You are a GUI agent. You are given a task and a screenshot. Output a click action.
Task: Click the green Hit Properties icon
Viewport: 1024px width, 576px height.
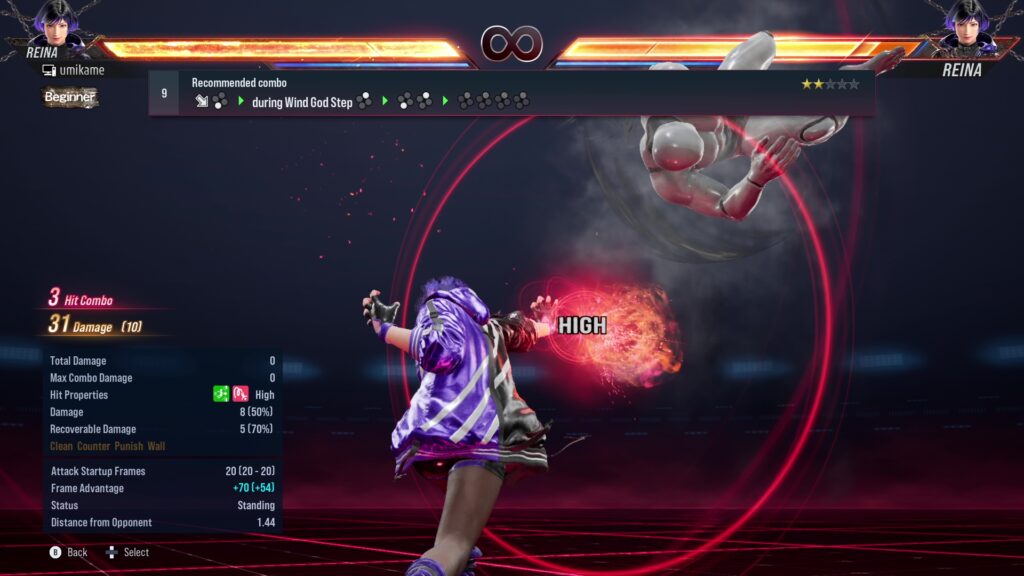[x=221, y=395]
